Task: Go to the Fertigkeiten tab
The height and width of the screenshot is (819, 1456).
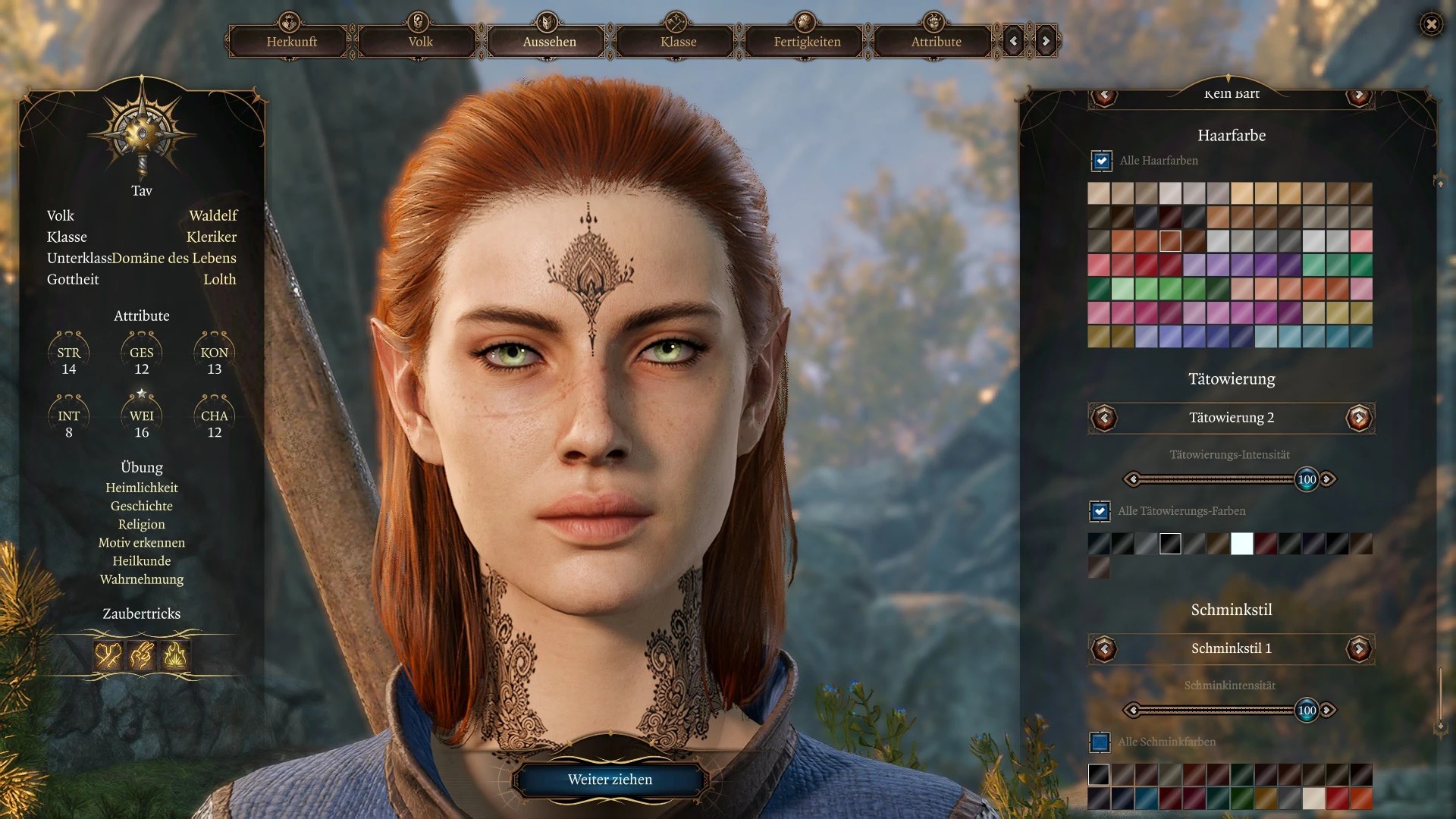Action: pyautogui.click(x=807, y=42)
